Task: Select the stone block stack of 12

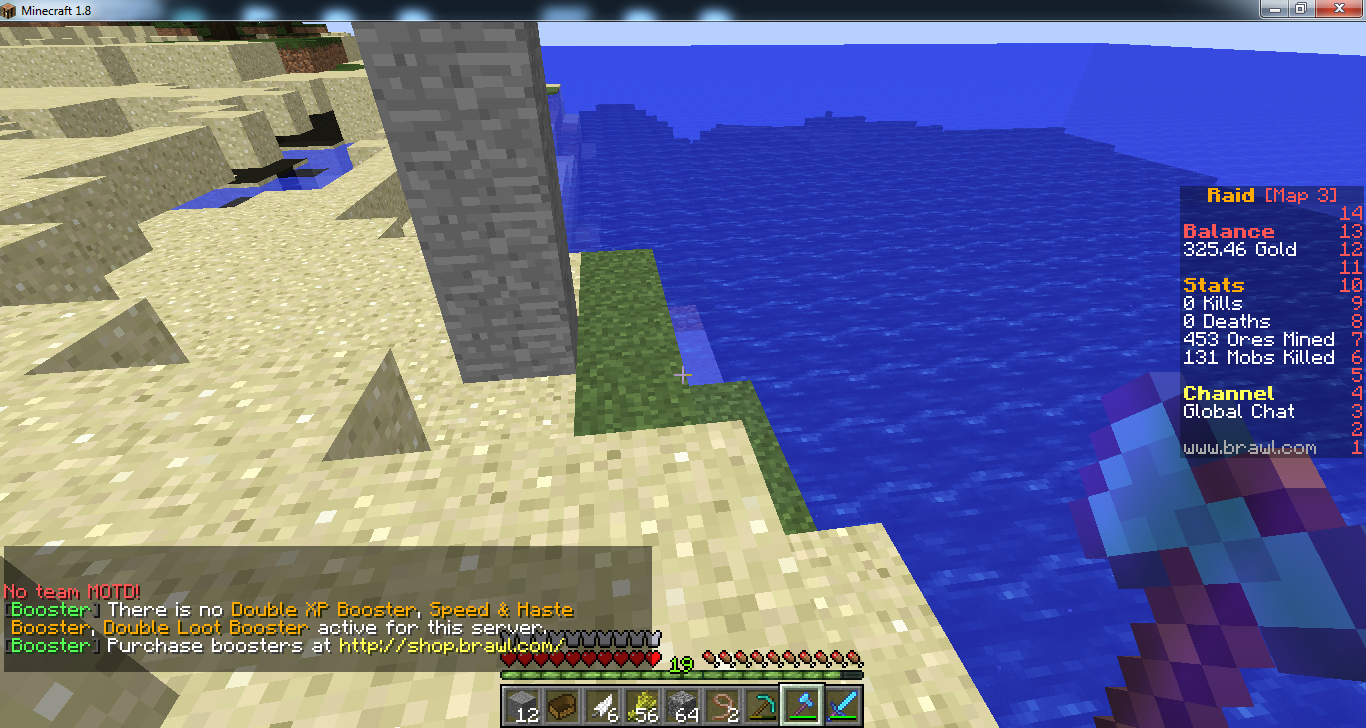Action: point(523,704)
